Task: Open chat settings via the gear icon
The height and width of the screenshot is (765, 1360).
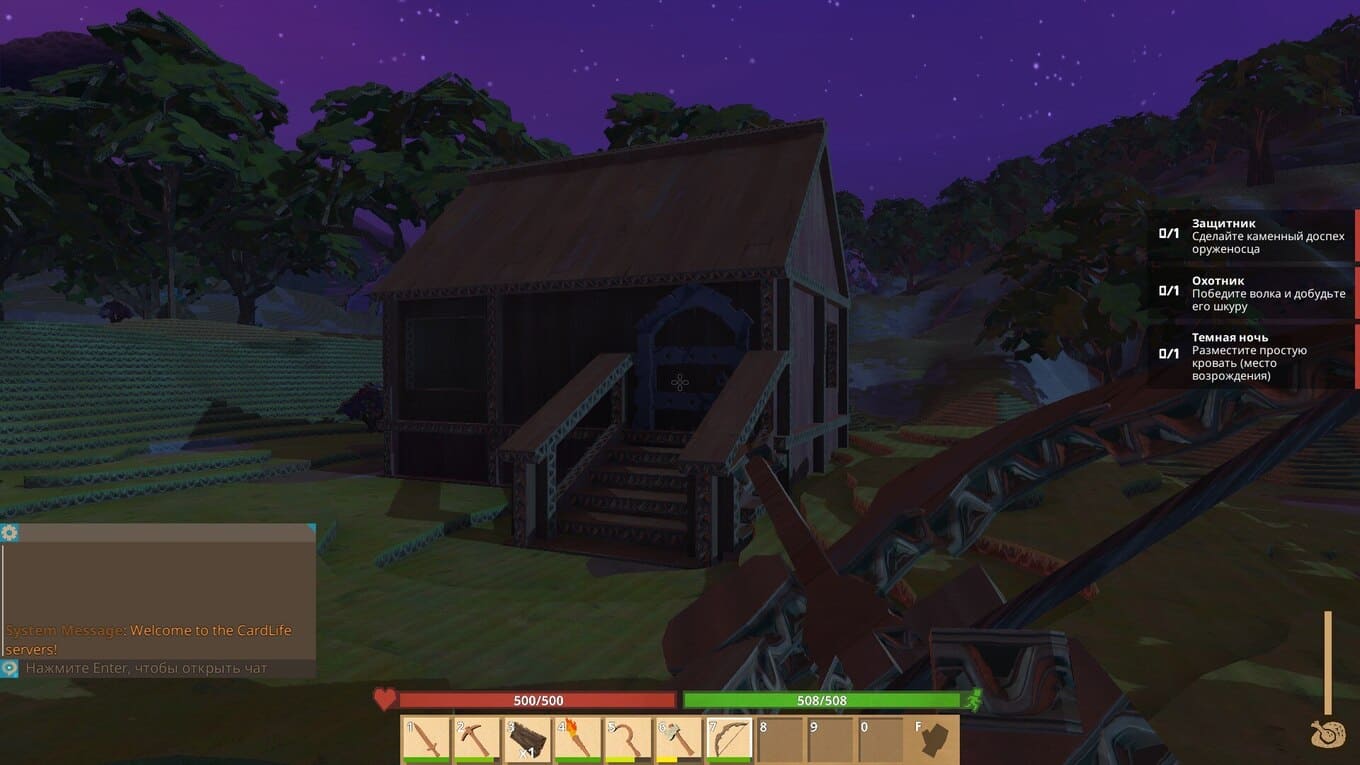Action: pos(10,533)
